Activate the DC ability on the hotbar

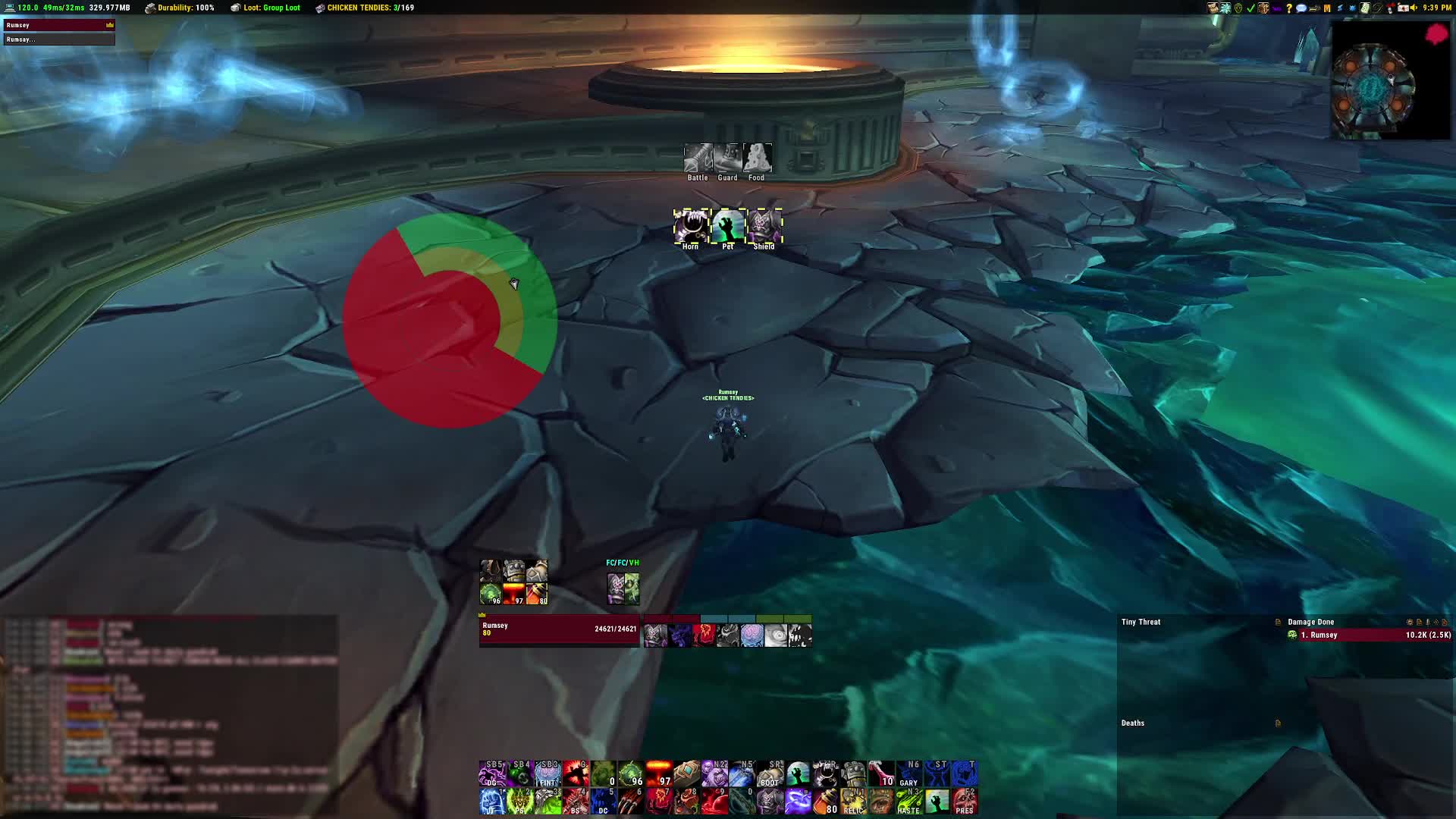tap(603, 802)
